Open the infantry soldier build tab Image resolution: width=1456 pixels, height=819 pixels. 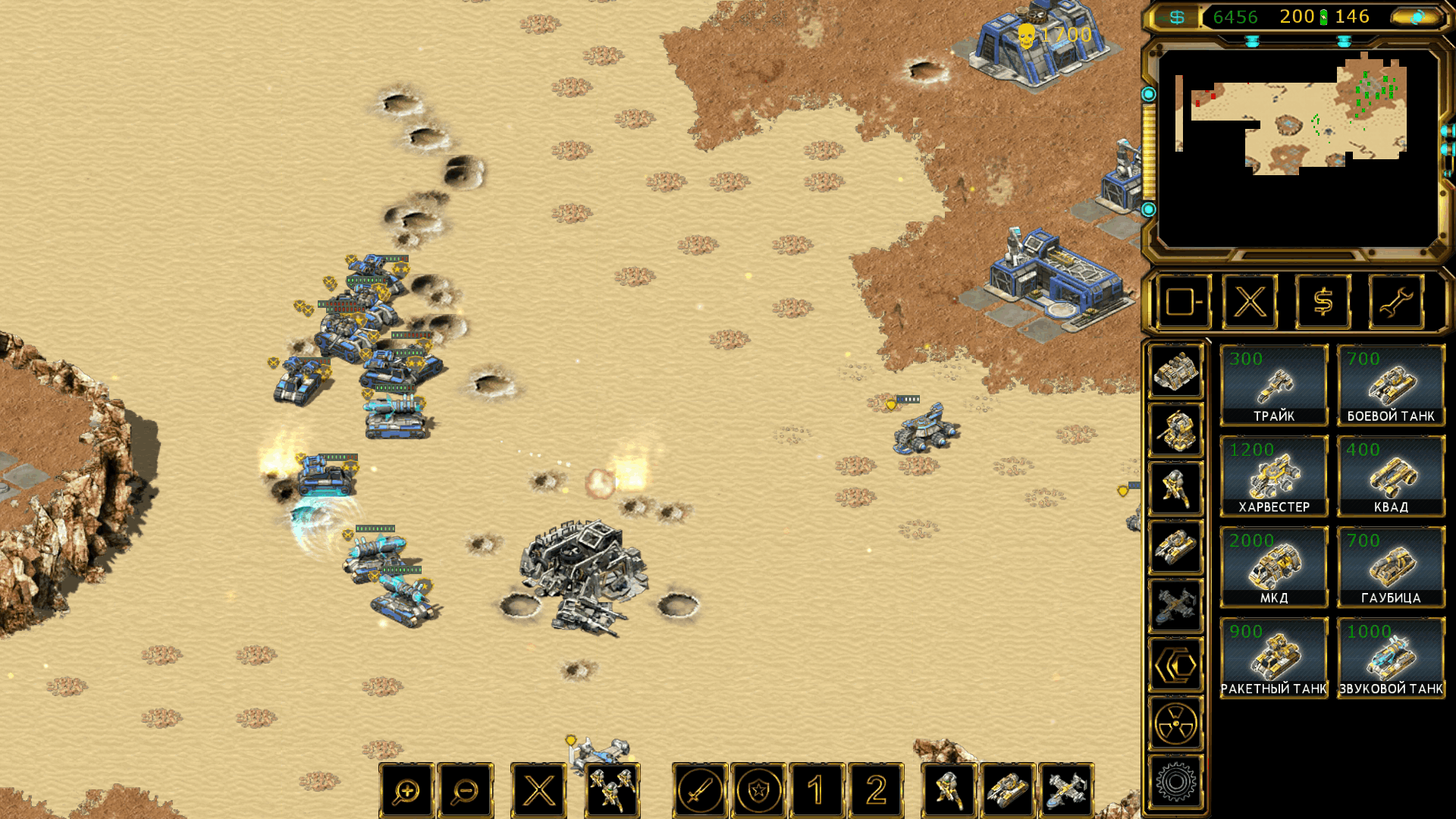click(x=1175, y=488)
